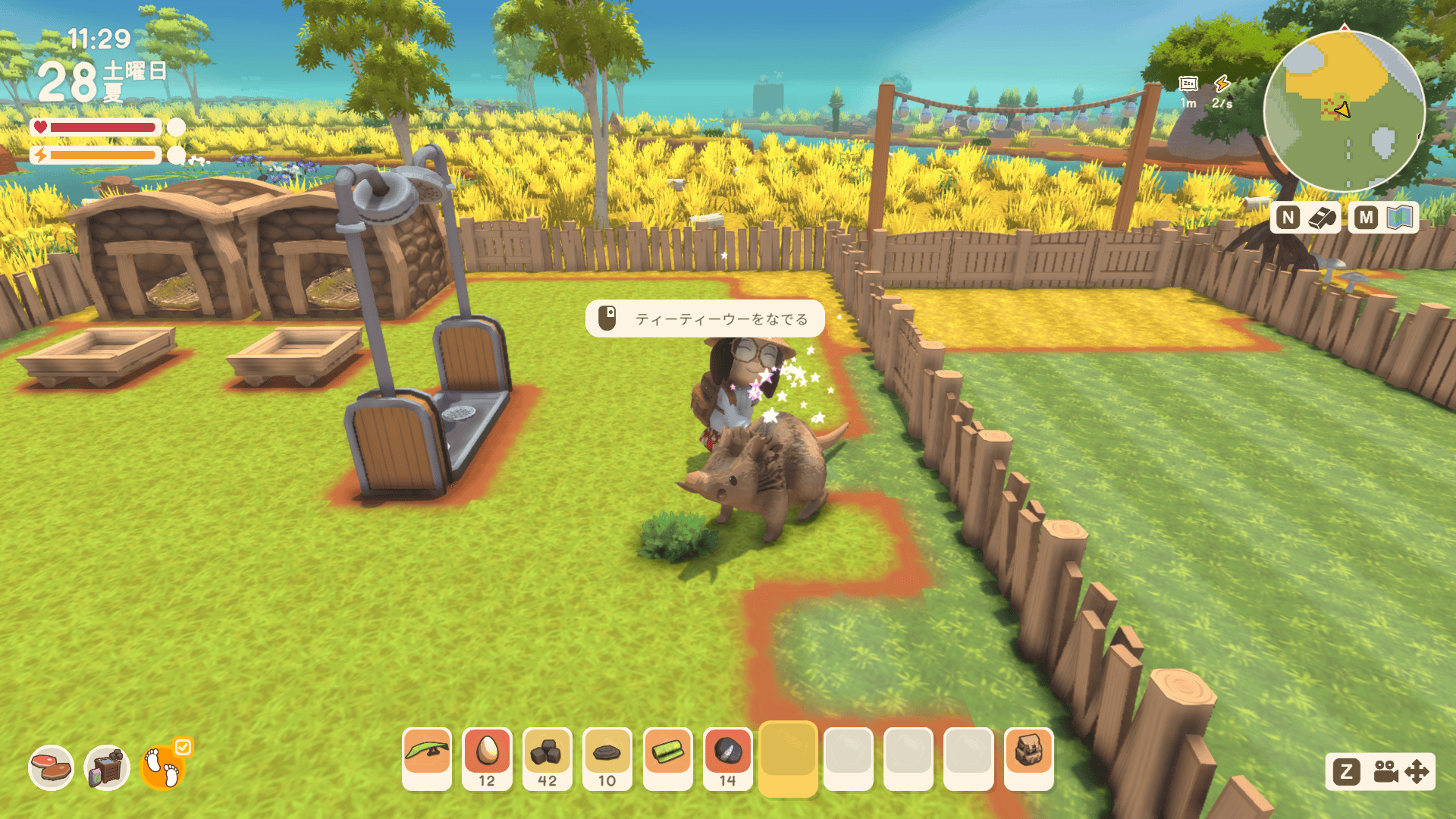The image size is (1456, 819).
Task: Select the egg slot with 12
Action: [x=487, y=758]
